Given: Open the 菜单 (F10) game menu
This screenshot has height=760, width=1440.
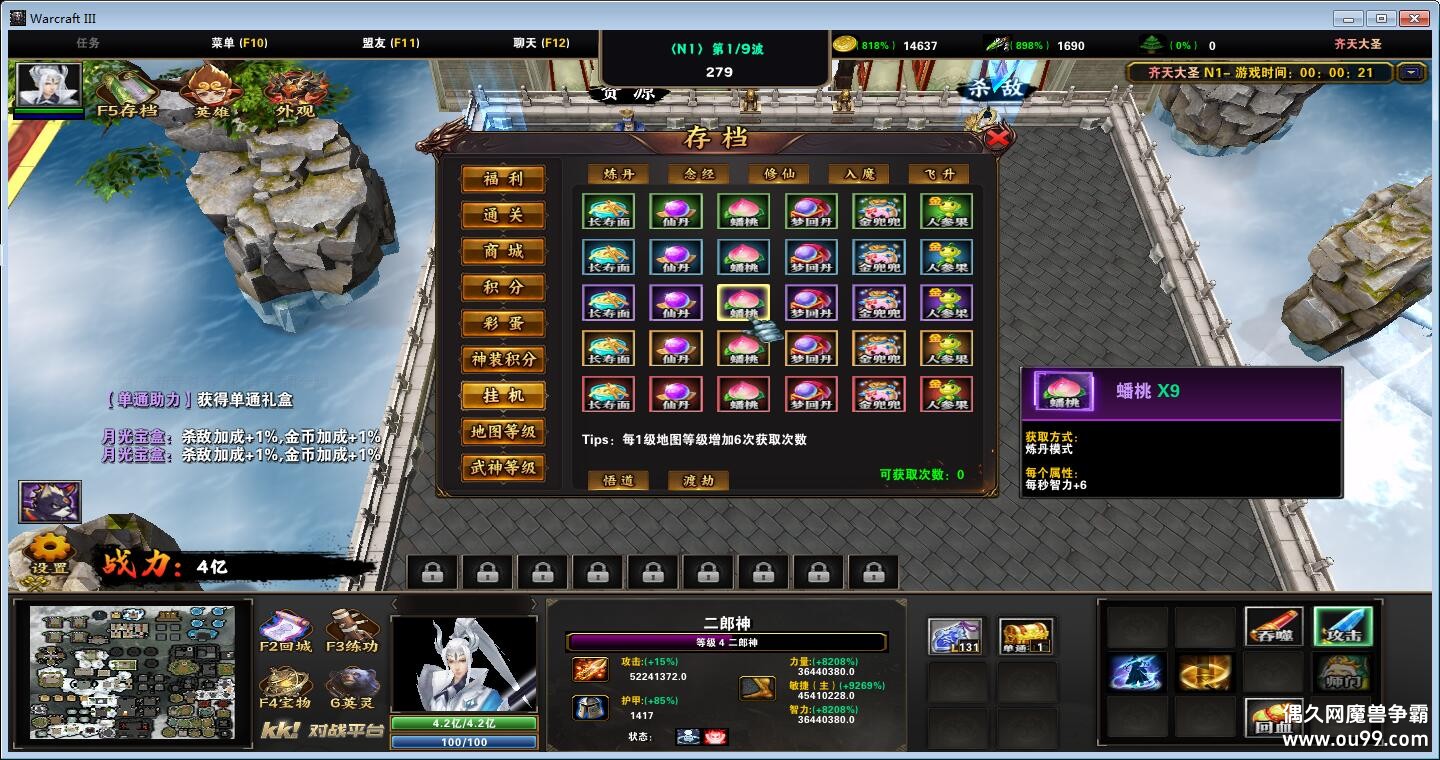Looking at the screenshot, I should pyautogui.click(x=239, y=43).
